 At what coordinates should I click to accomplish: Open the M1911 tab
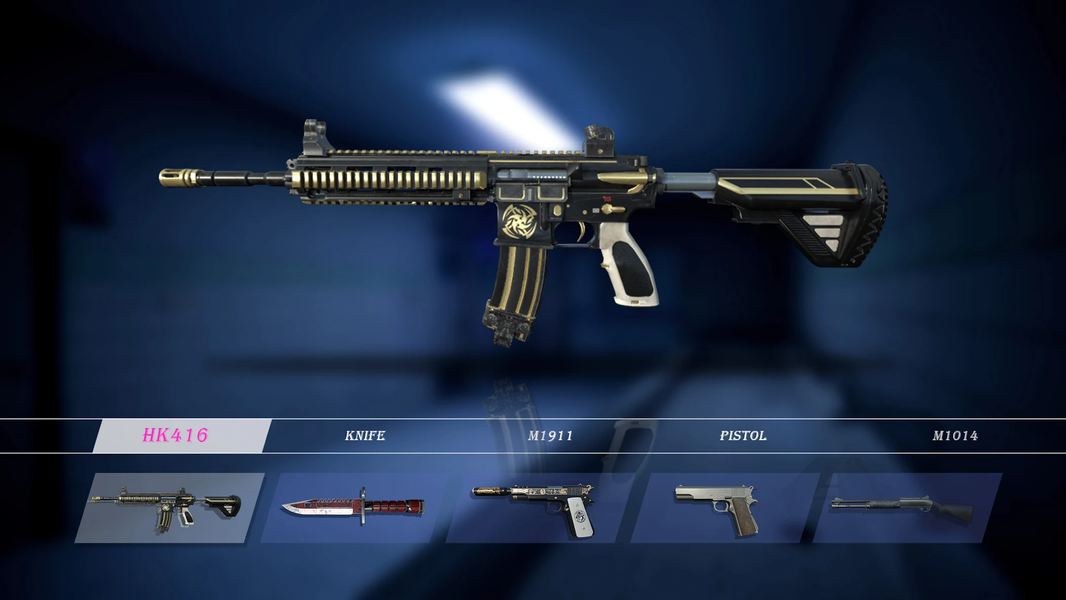550,436
